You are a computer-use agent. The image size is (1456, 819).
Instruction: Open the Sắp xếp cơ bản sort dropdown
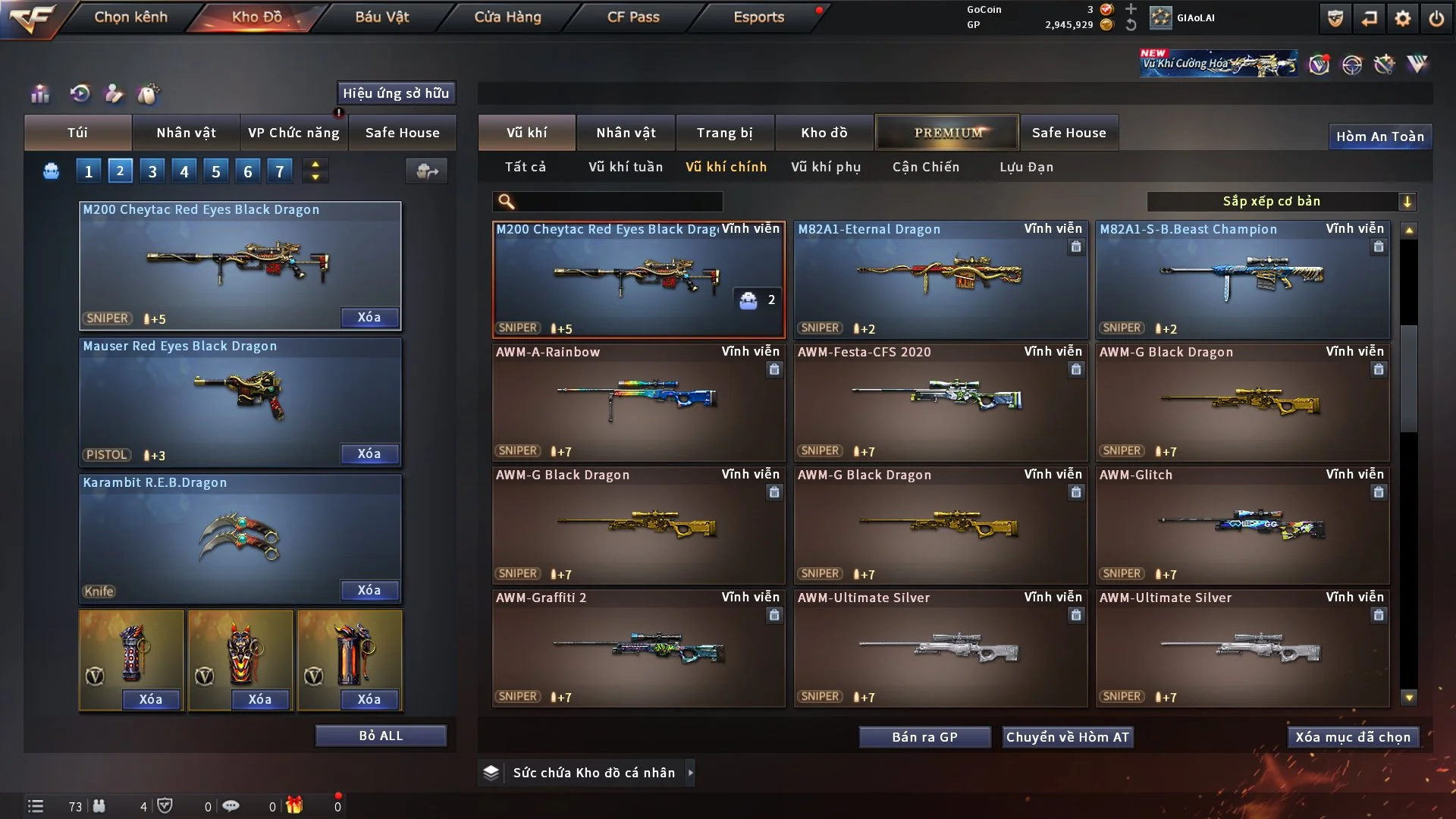1281,201
